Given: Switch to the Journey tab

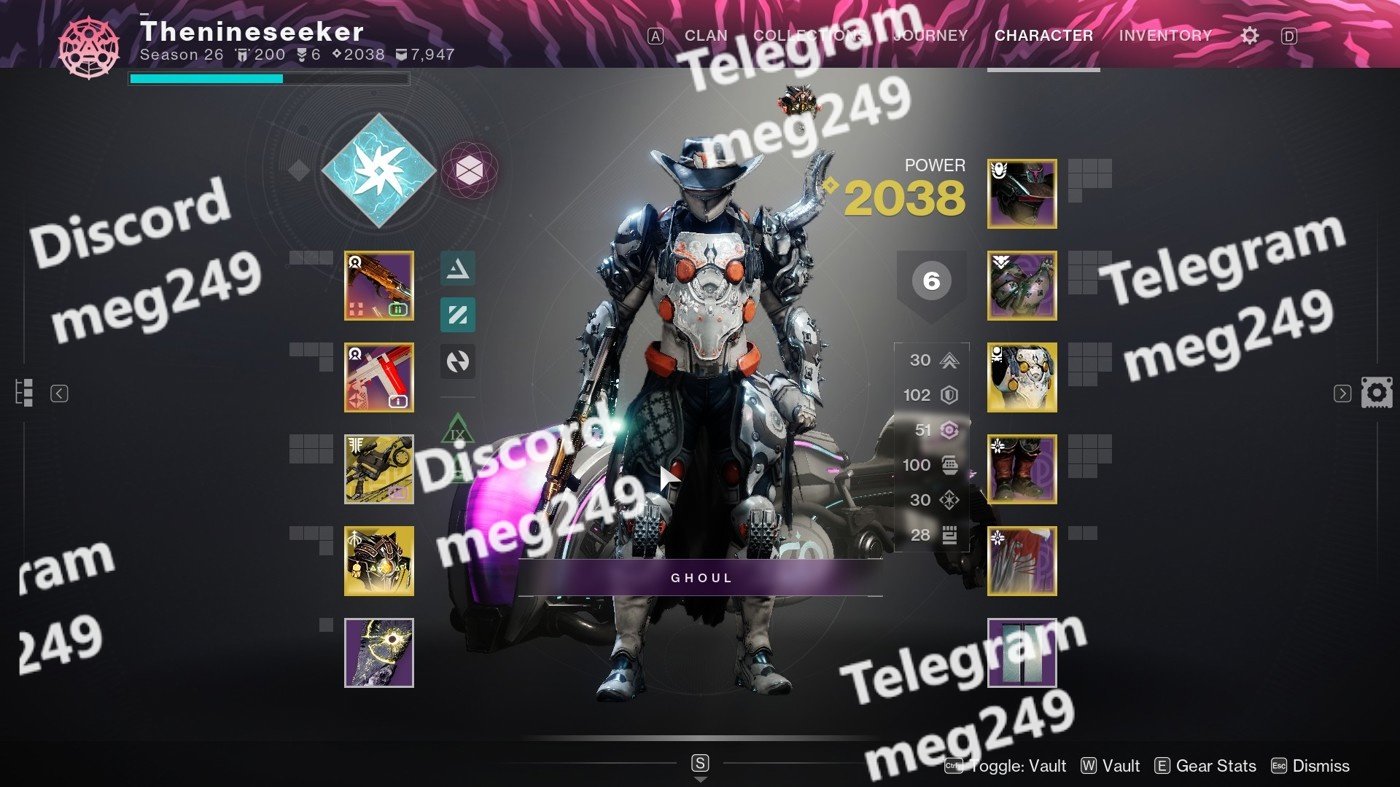Looking at the screenshot, I should 930,36.
